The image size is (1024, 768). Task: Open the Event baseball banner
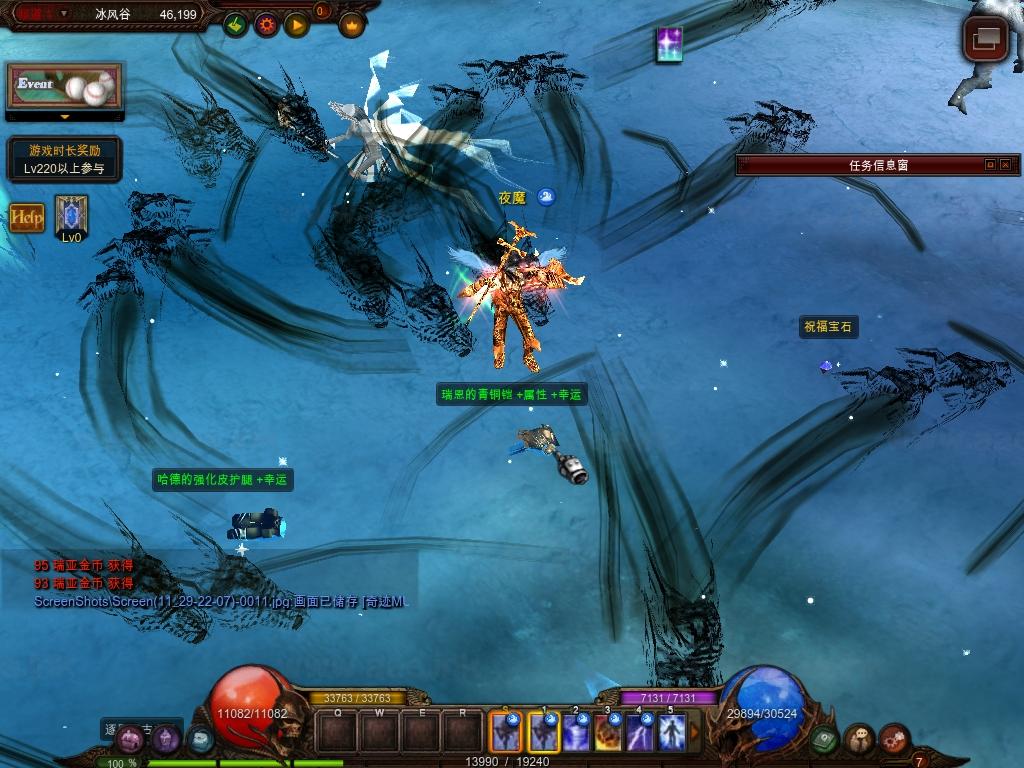pos(65,87)
